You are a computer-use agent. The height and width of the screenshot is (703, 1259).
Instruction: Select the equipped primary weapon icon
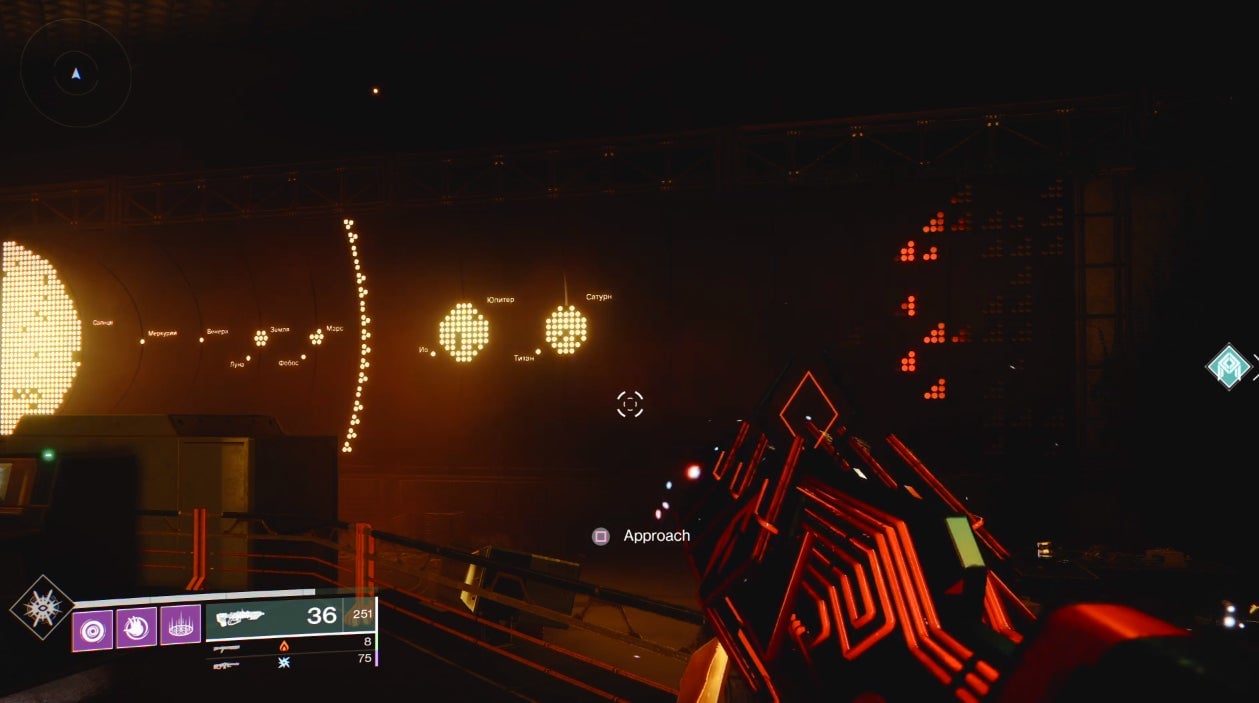click(240, 617)
